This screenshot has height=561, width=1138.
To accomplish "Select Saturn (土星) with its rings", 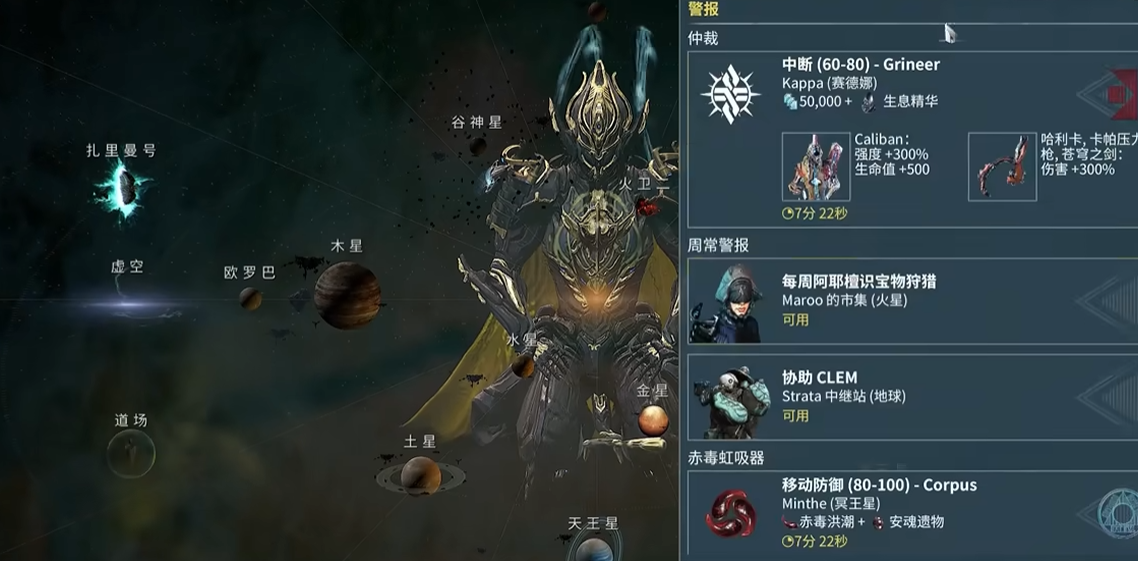I will tap(421, 475).
